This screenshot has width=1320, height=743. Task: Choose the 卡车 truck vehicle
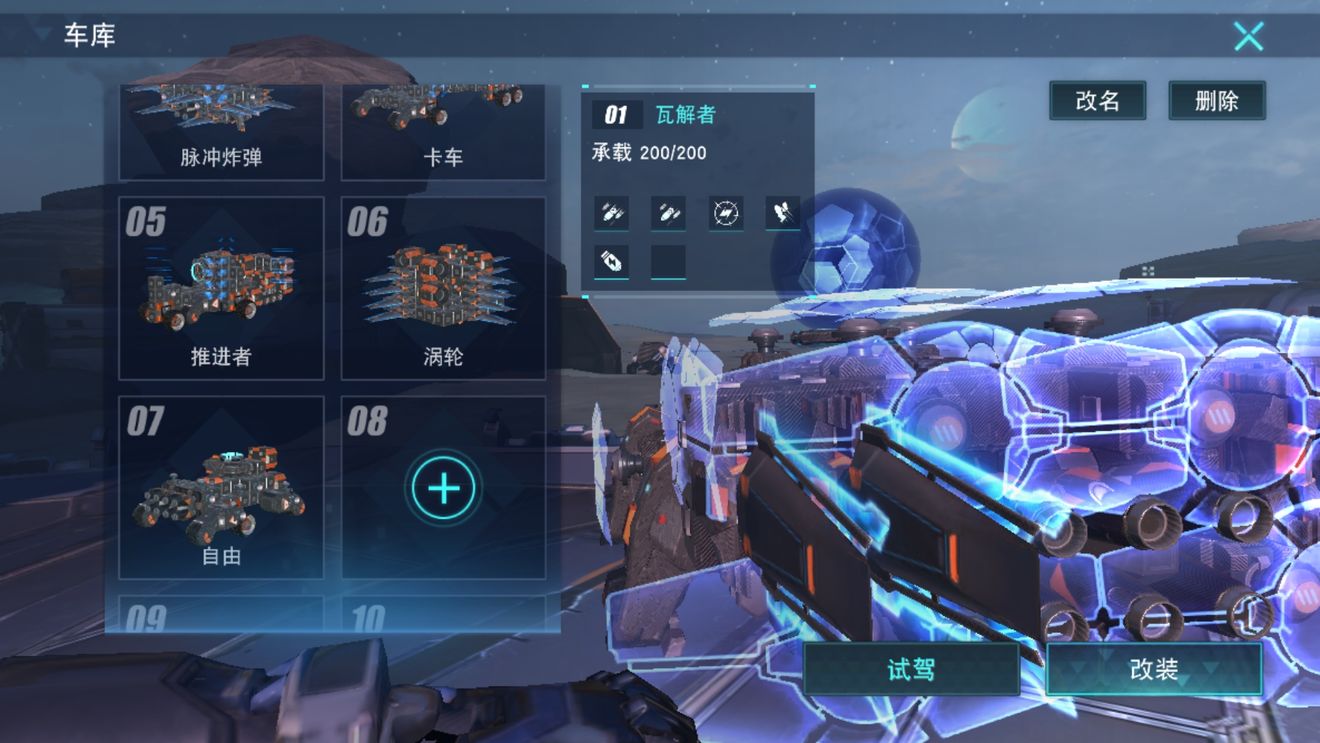[443, 134]
